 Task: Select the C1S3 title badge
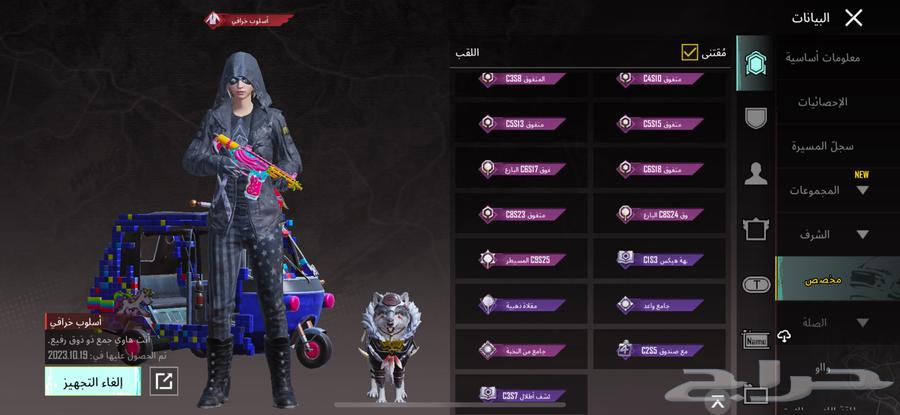coord(660,258)
